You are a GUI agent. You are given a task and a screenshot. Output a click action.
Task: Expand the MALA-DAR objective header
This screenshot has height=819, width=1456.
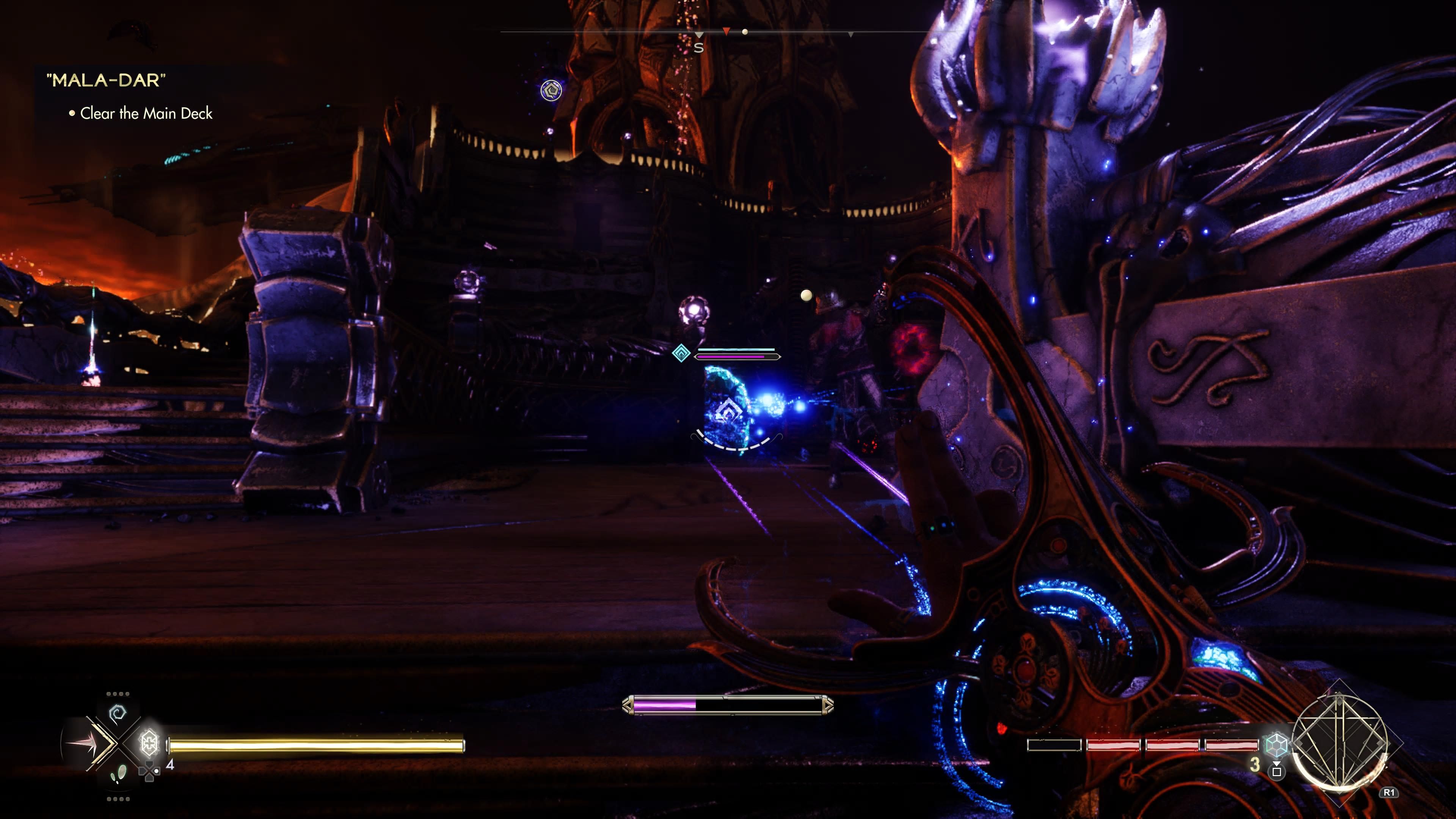click(x=105, y=81)
